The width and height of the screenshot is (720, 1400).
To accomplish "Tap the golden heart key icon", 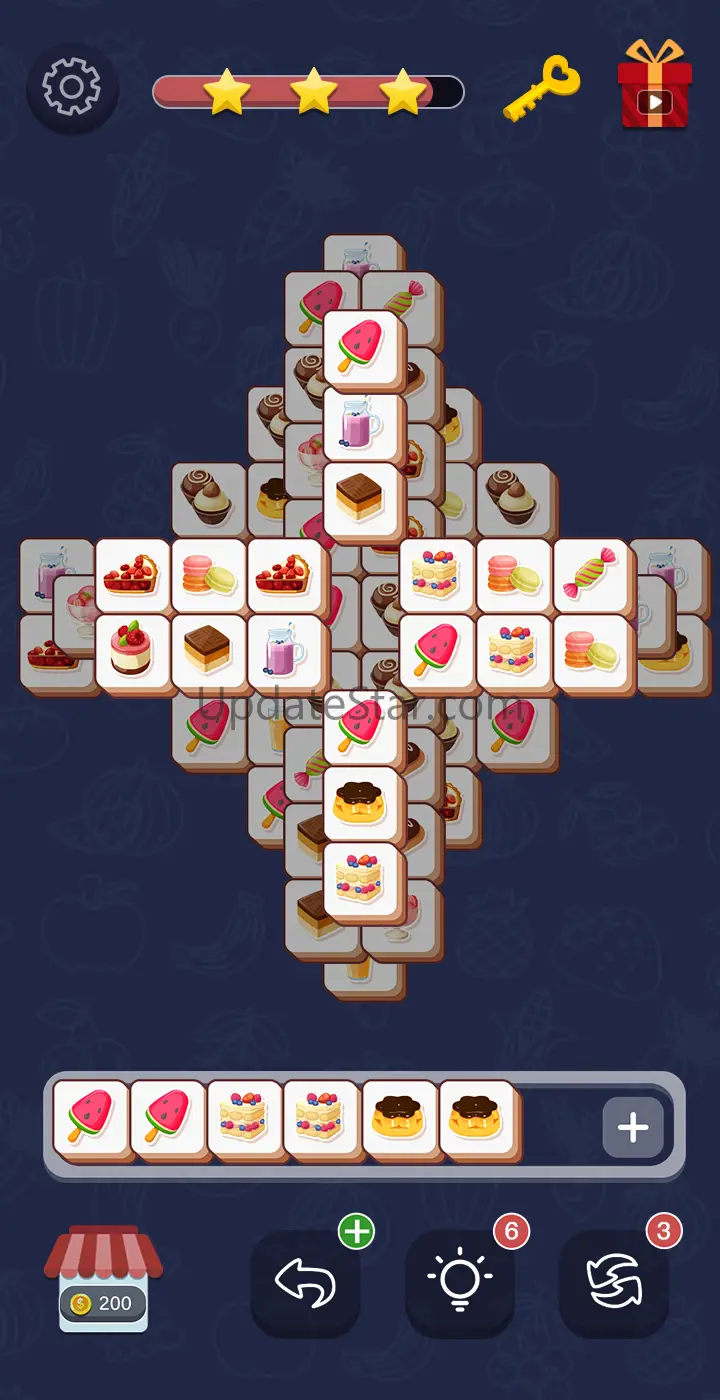I will [541, 90].
